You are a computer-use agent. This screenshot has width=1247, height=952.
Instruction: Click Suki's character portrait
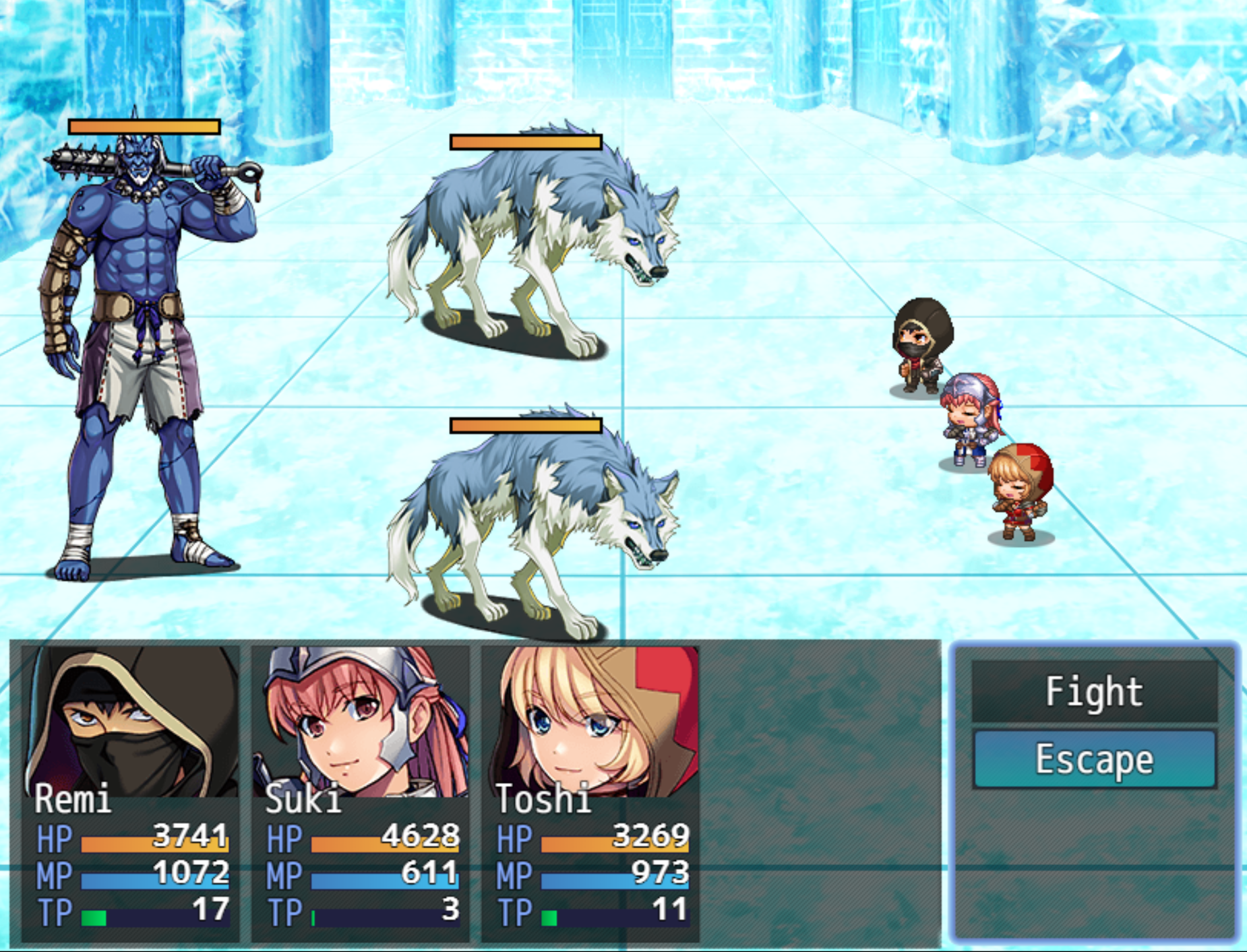coord(361,721)
